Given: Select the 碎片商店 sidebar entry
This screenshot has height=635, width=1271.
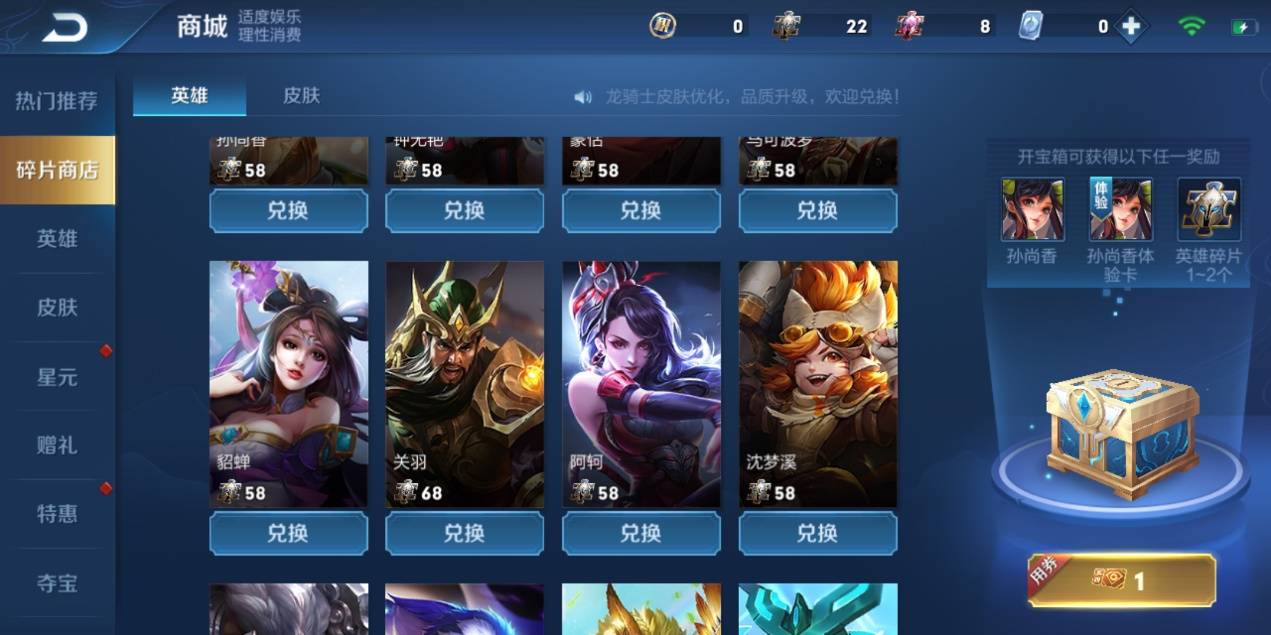Looking at the screenshot, I should click(57, 170).
